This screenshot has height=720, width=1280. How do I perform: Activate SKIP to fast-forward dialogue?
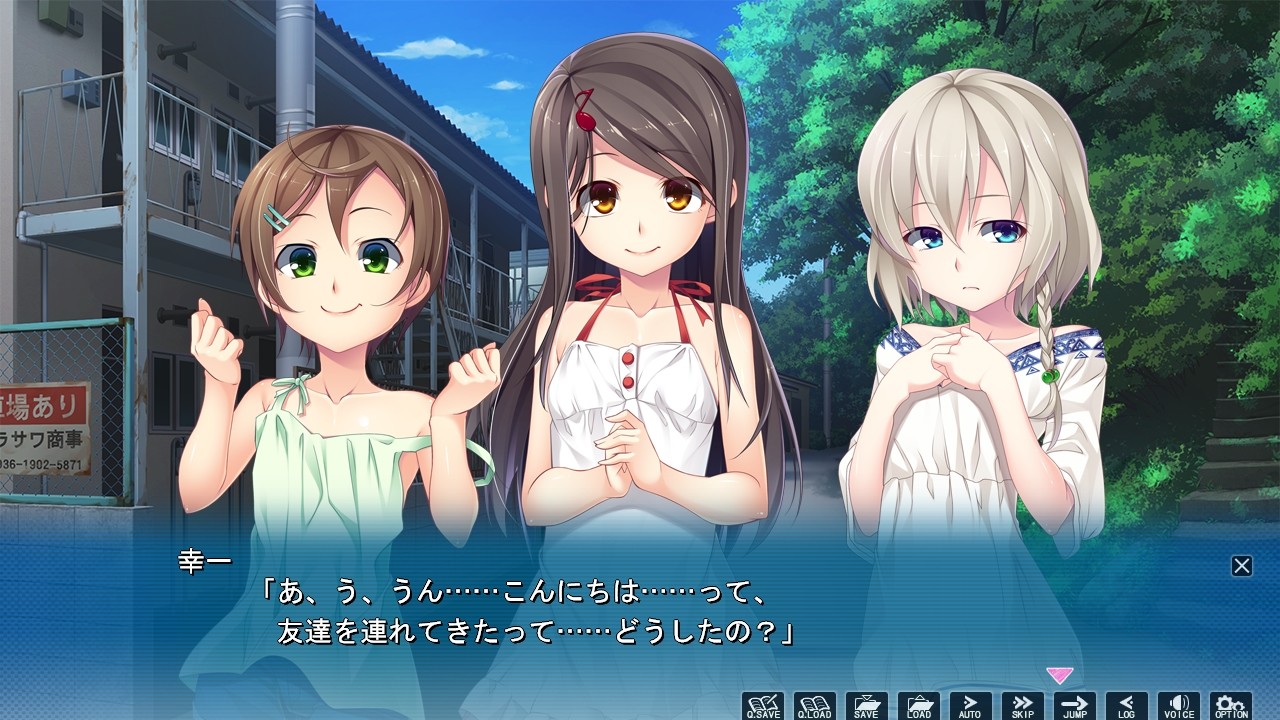(x=1023, y=706)
